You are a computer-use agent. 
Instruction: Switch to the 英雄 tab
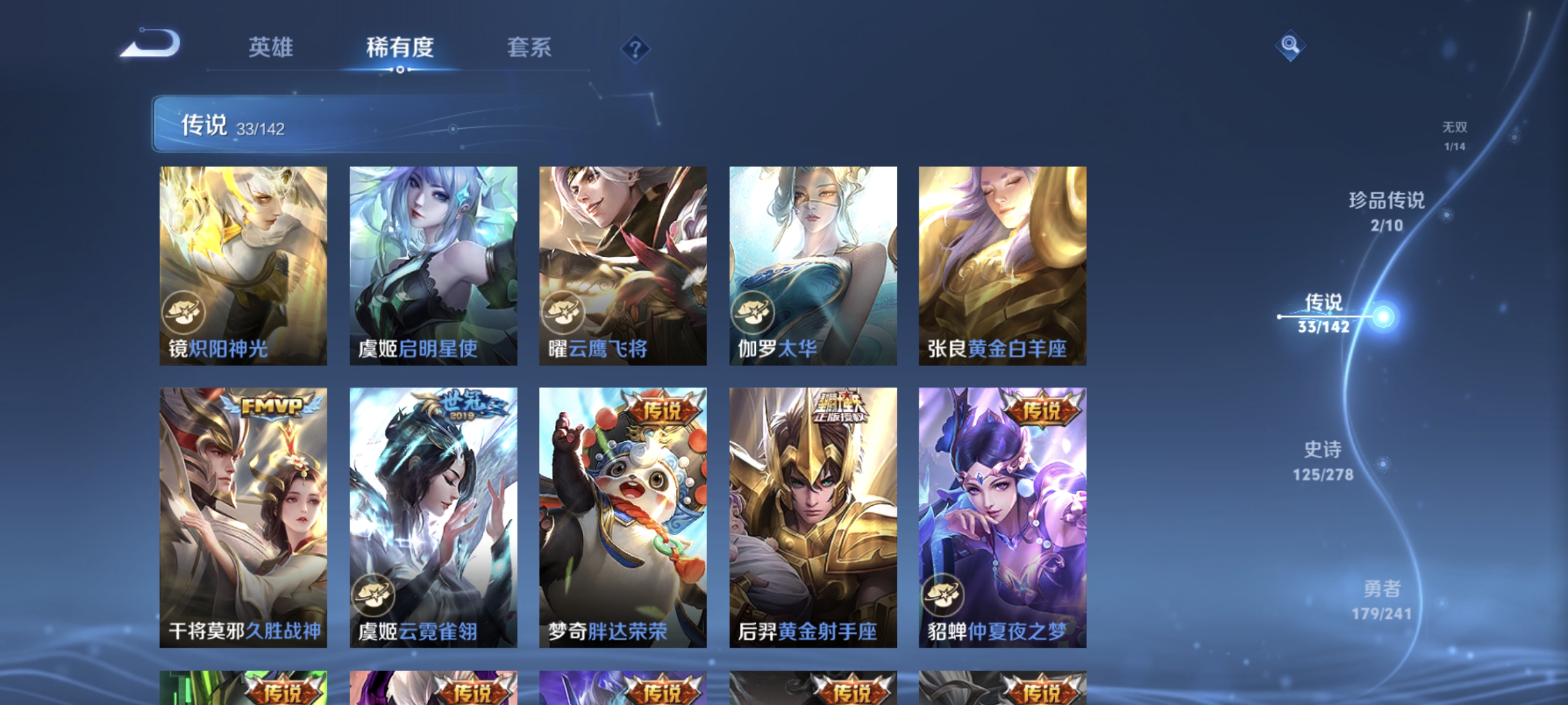point(271,48)
